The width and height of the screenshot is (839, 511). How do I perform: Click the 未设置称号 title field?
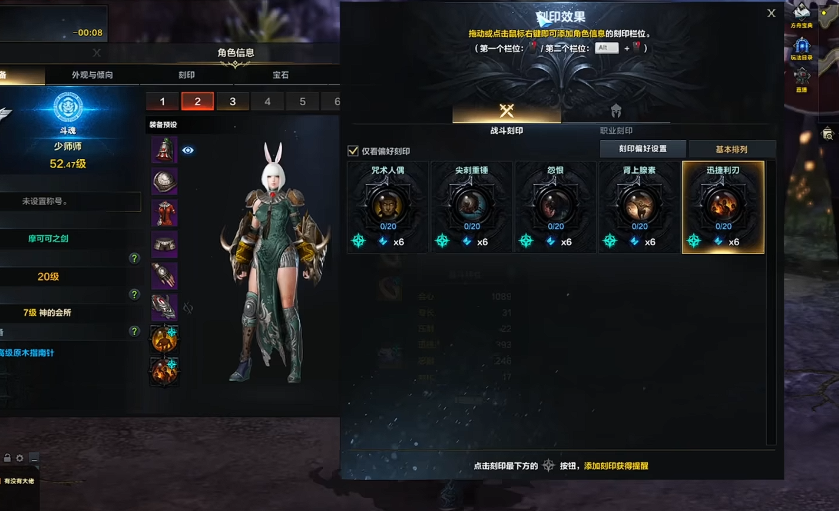tap(70, 202)
